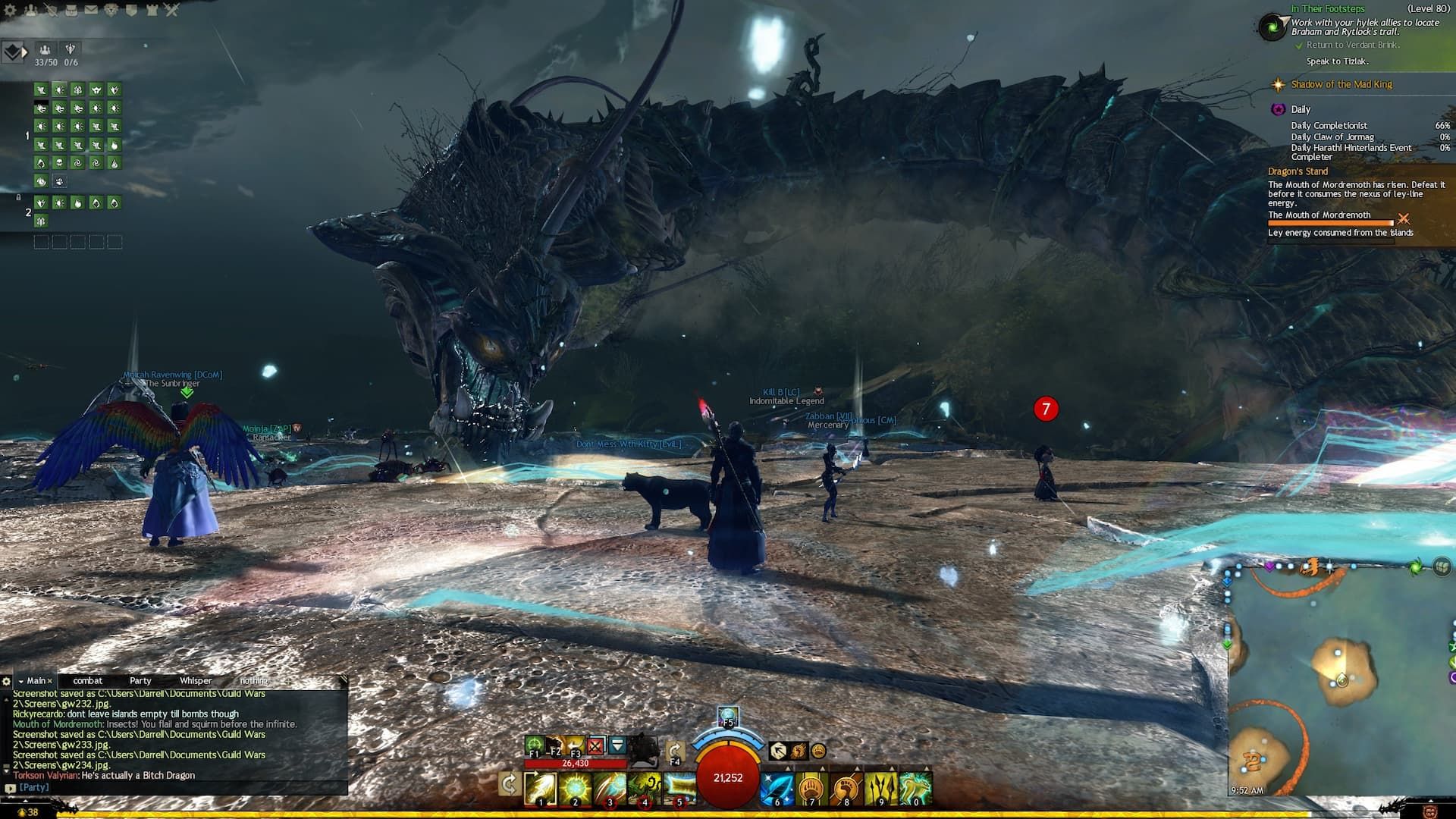
Task: Open the guild panel shield icon
Action: coord(131,10)
